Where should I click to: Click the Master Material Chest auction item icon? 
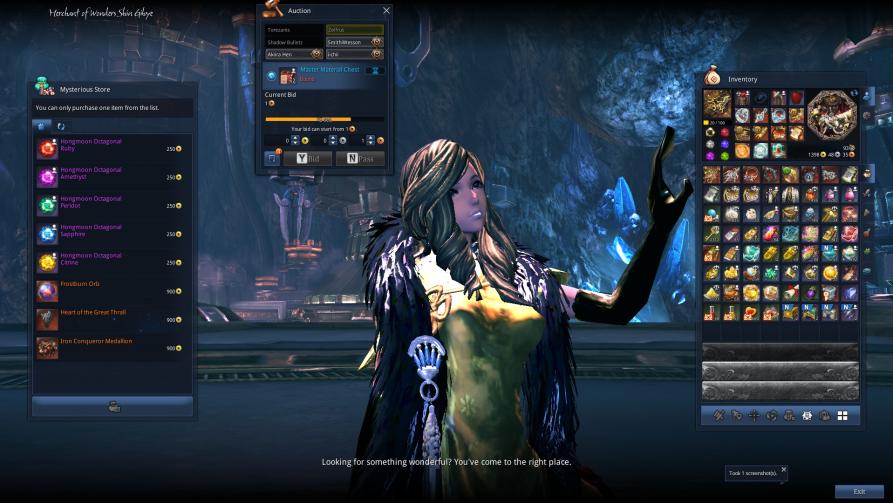click(x=289, y=74)
